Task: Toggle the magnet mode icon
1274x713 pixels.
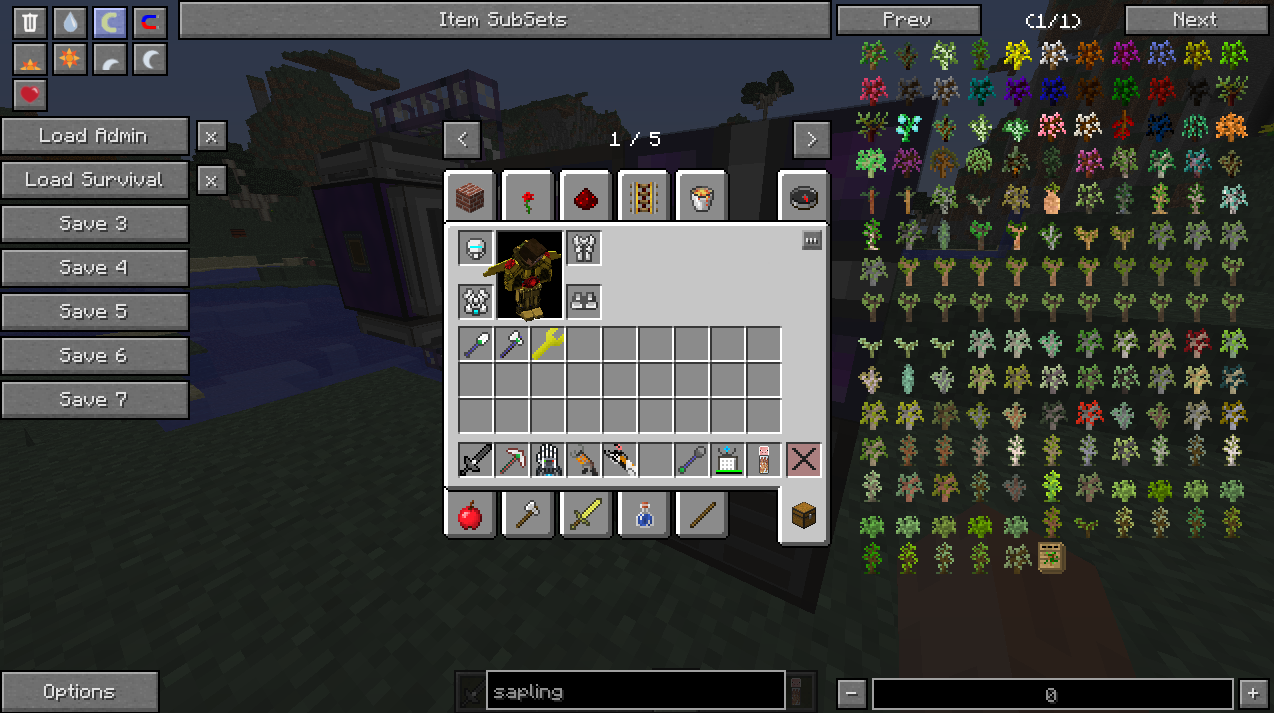Action: coord(150,22)
